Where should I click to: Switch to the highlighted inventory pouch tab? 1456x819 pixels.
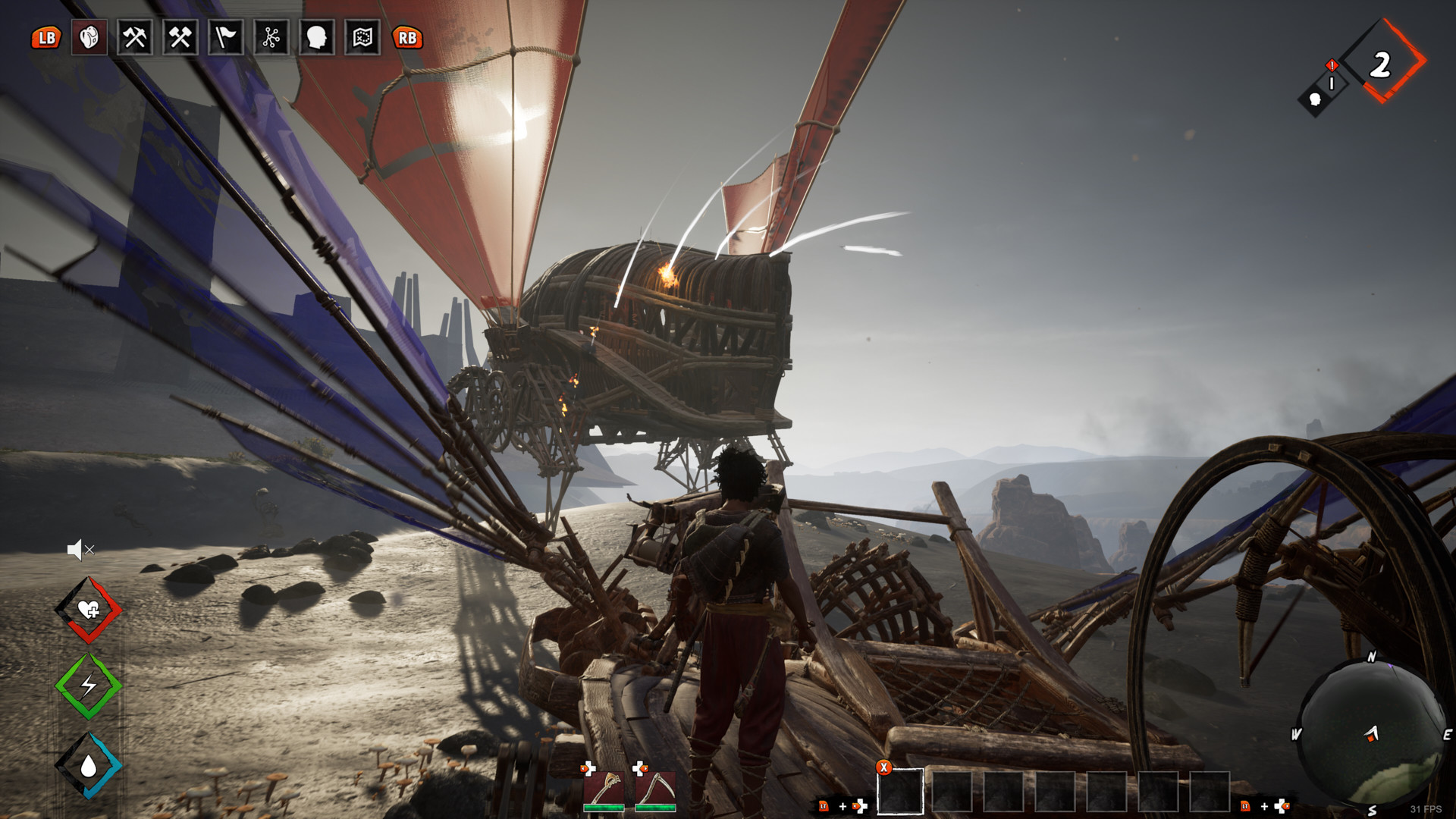tap(89, 38)
